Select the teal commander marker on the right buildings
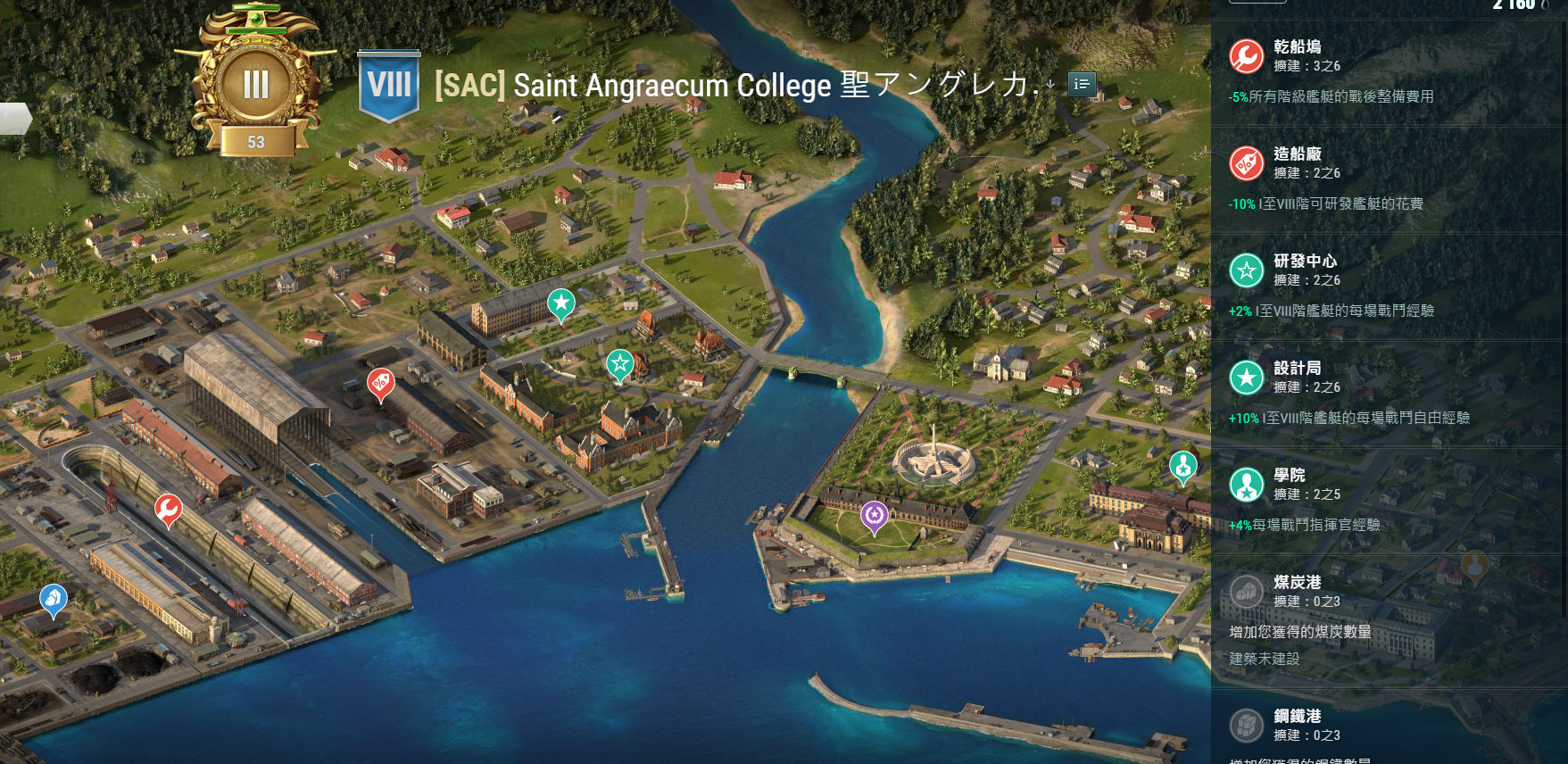The height and width of the screenshot is (764, 1568). pyautogui.click(x=1183, y=466)
